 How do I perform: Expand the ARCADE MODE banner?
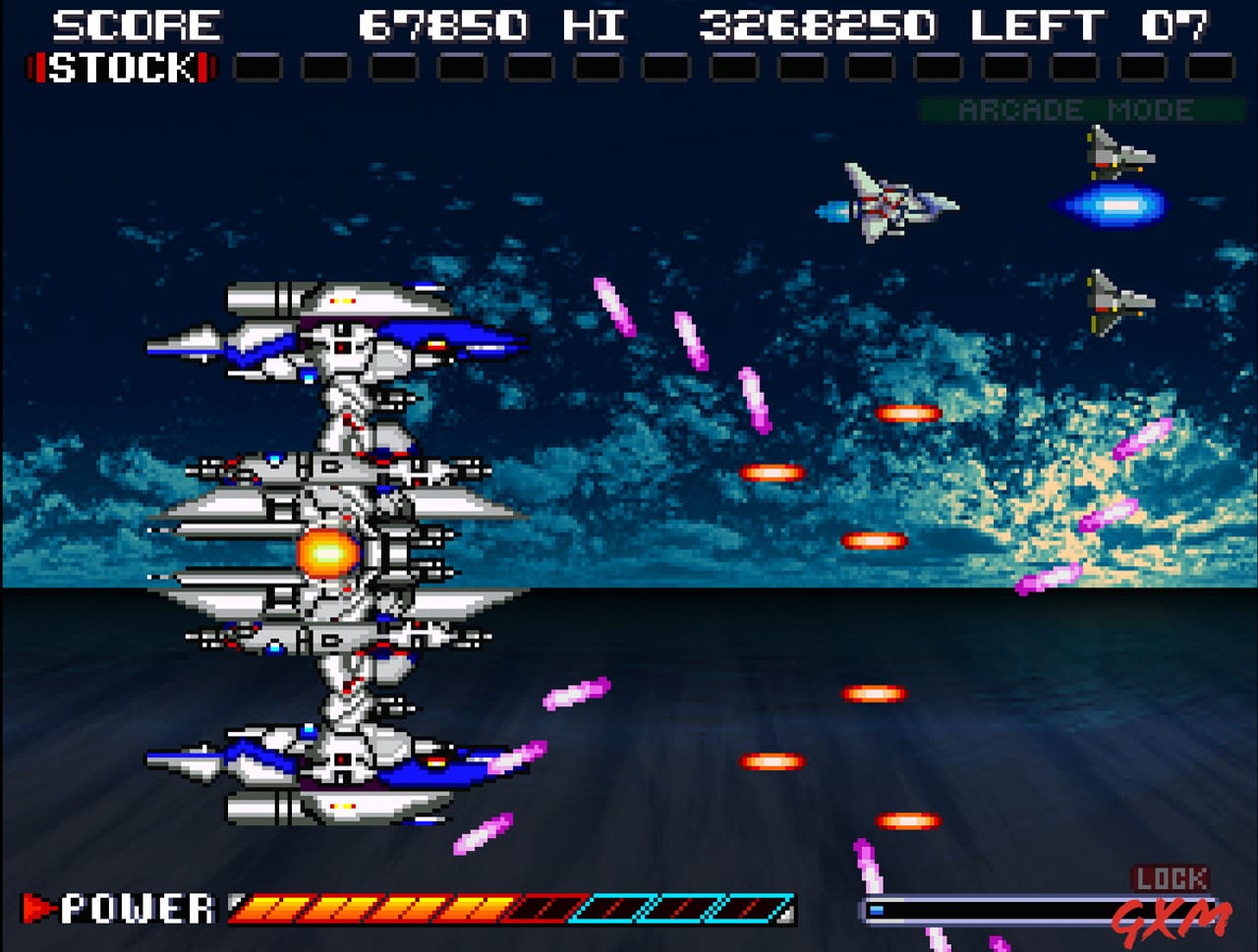click(1076, 110)
